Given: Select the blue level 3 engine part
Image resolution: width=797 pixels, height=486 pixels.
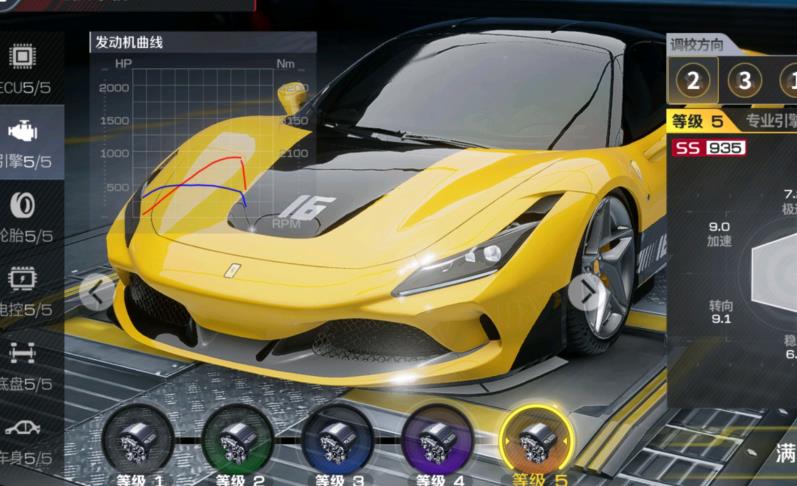Looking at the screenshot, I should (337, 440).
